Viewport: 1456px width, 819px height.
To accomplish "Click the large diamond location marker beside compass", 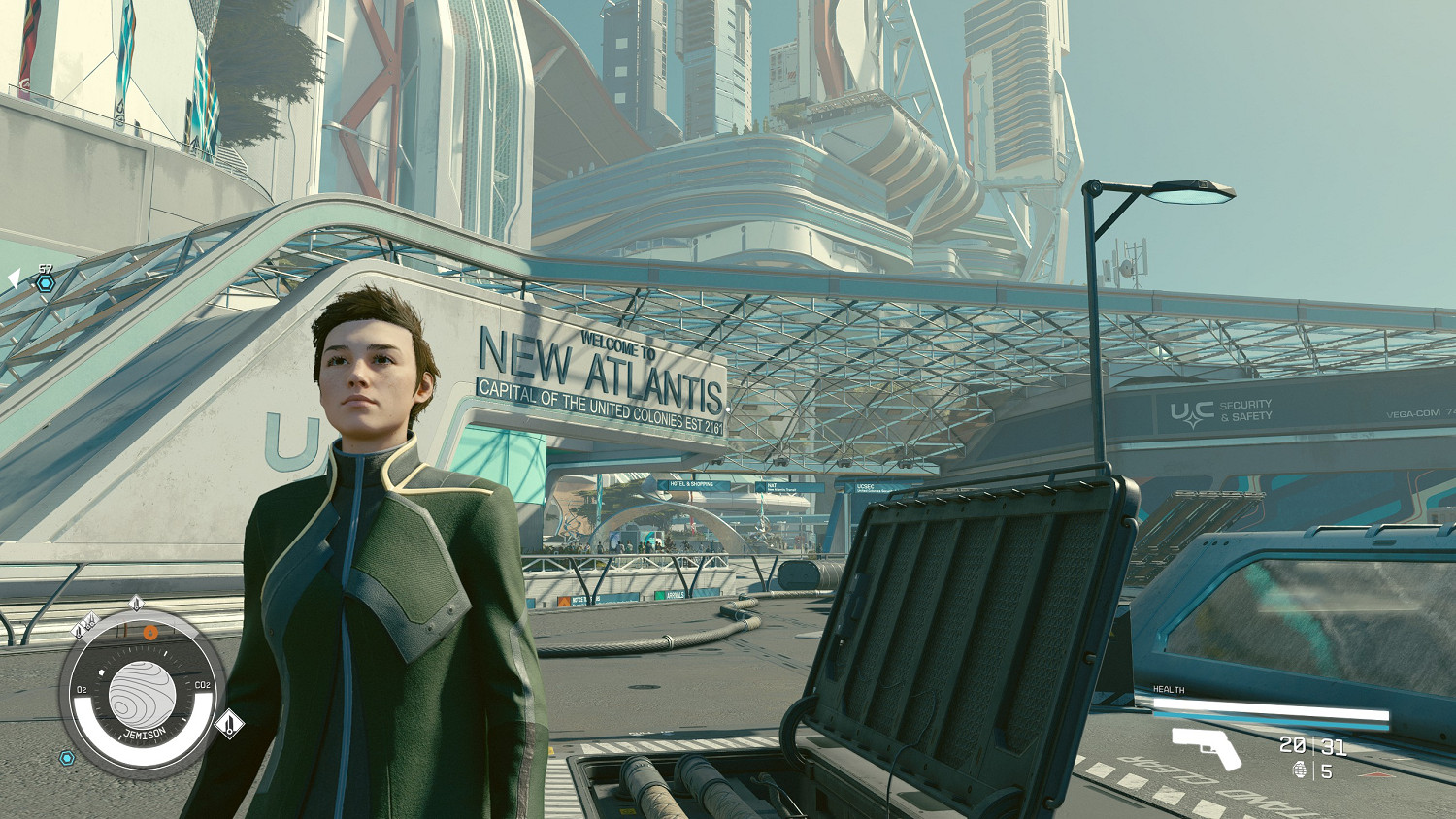I will (x=229, y=724).
